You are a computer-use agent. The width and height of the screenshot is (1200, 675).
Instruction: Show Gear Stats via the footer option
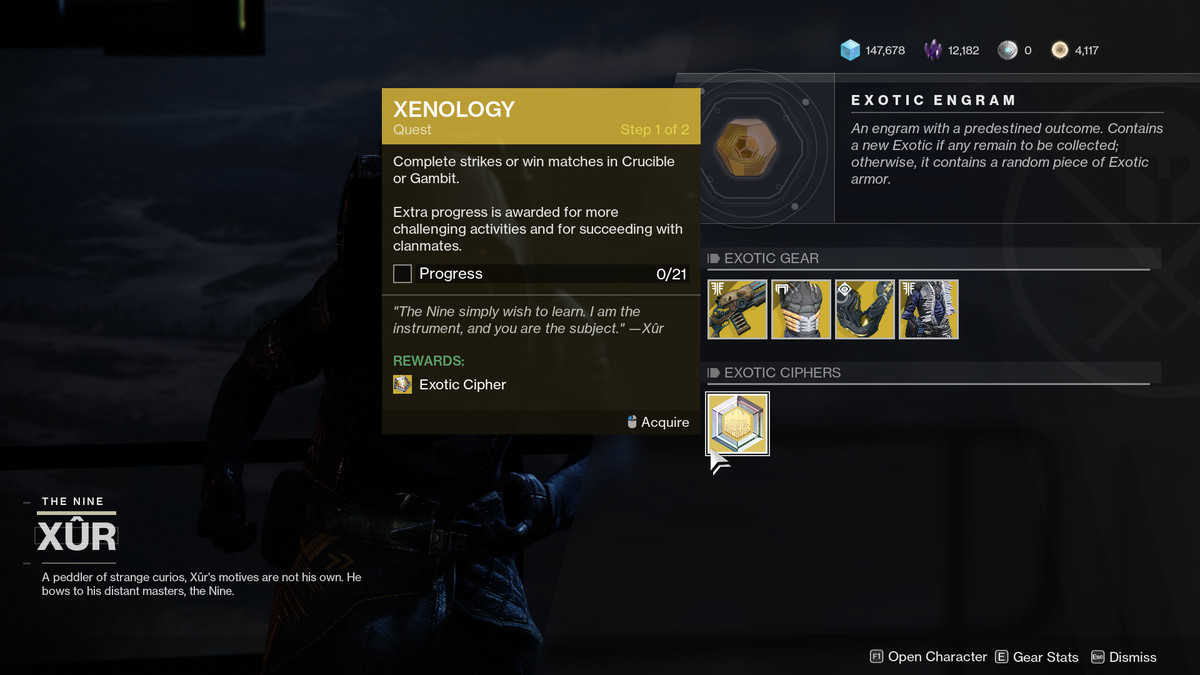click(x=1037, y=657)
